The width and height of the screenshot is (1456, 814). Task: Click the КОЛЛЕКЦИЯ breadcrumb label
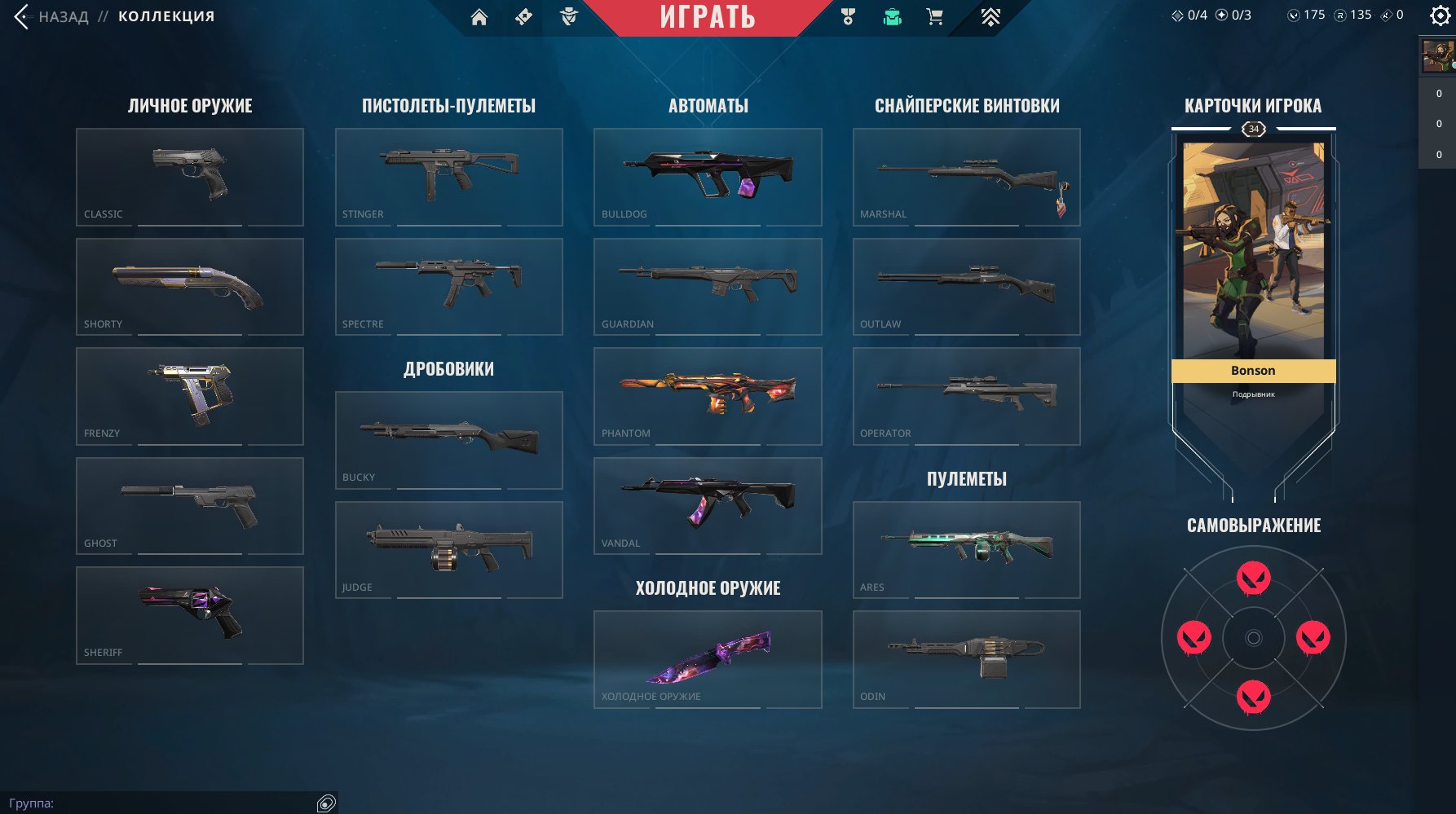(x=165, y=15)
